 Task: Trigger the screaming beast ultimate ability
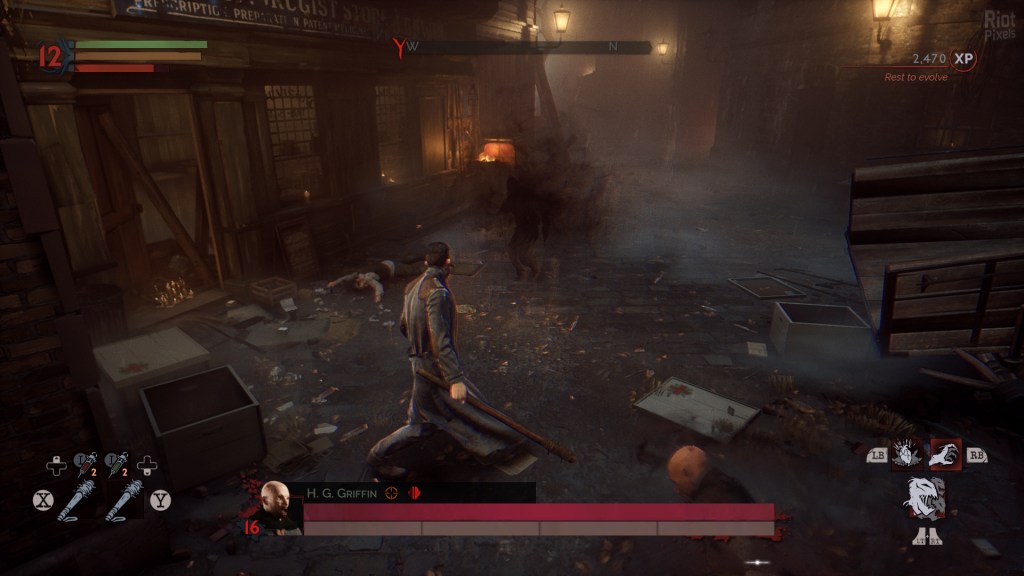[x=925, y=498]
